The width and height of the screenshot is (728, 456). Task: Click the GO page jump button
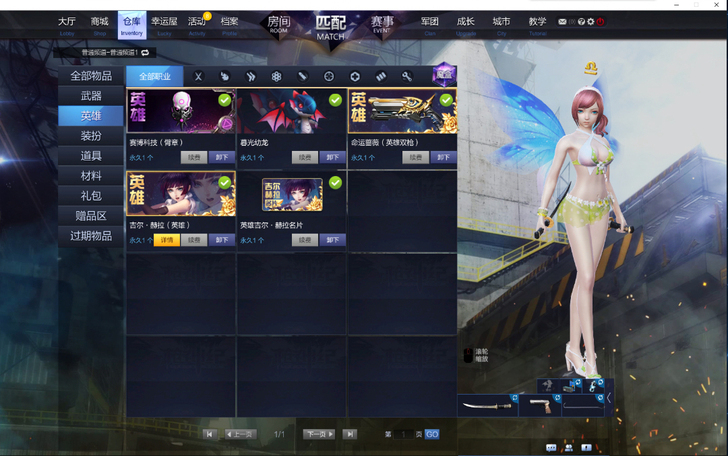point(432,434)
